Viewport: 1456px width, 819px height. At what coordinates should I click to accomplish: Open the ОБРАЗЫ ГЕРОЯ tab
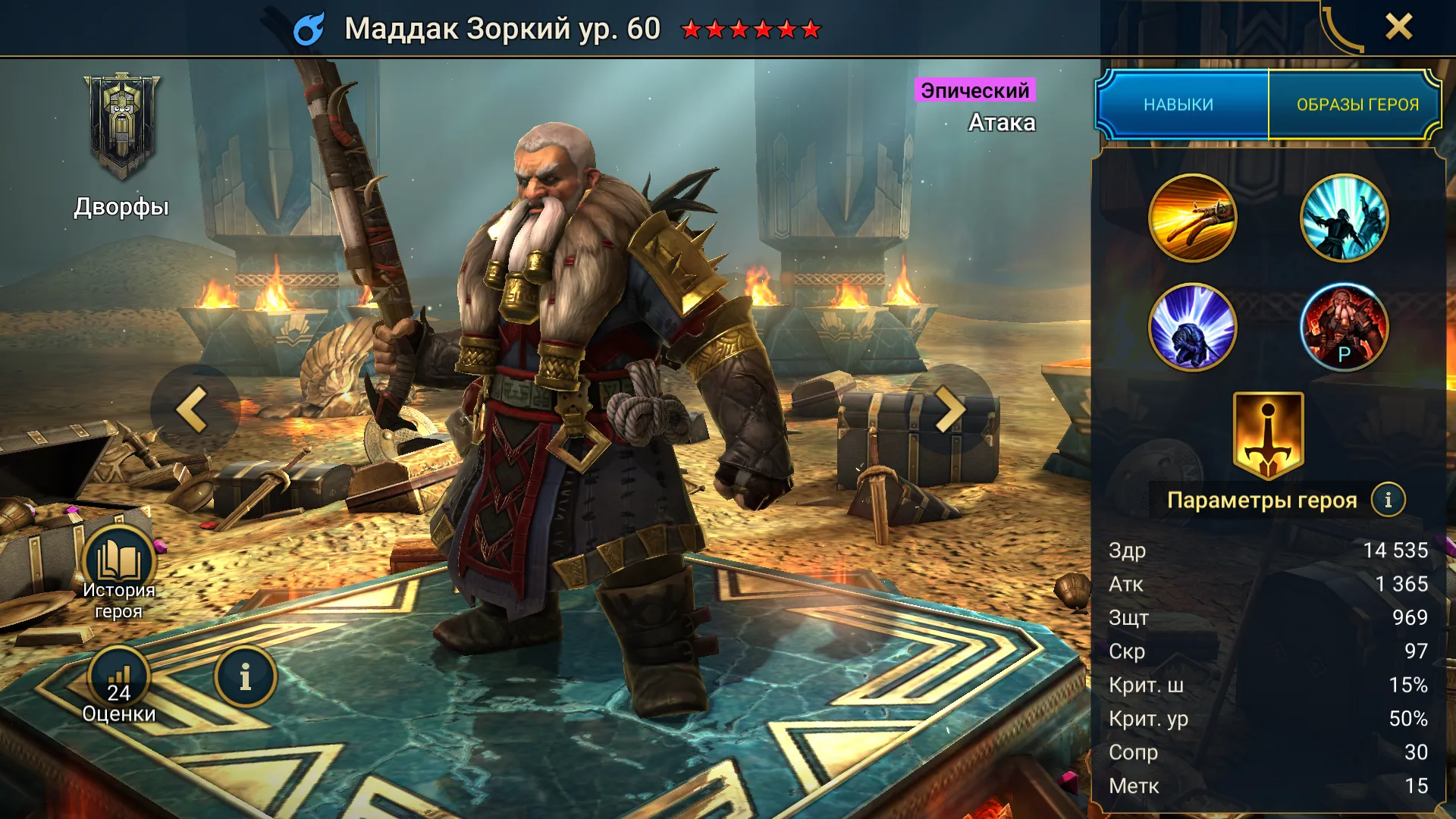1357,105
